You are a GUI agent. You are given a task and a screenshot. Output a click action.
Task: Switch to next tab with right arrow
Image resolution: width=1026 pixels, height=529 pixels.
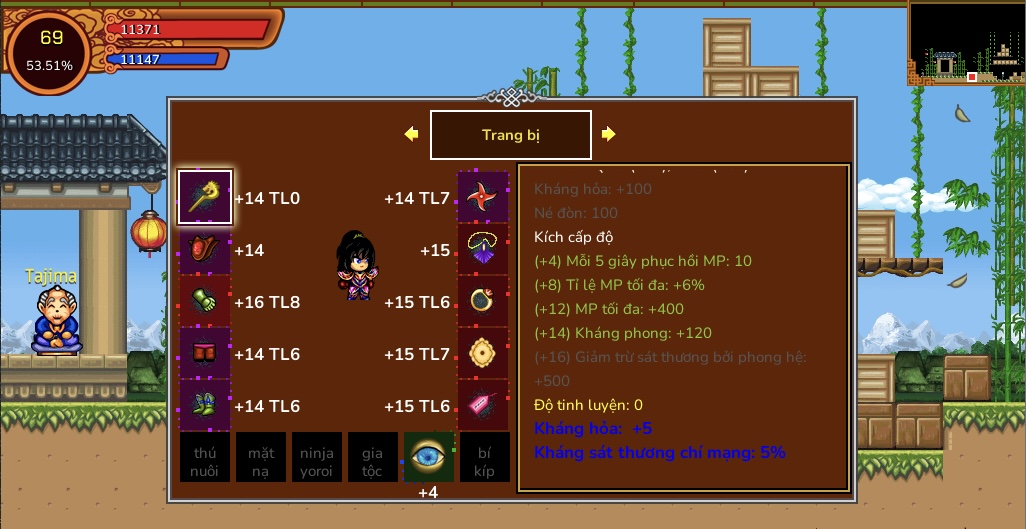pos(608,134)
